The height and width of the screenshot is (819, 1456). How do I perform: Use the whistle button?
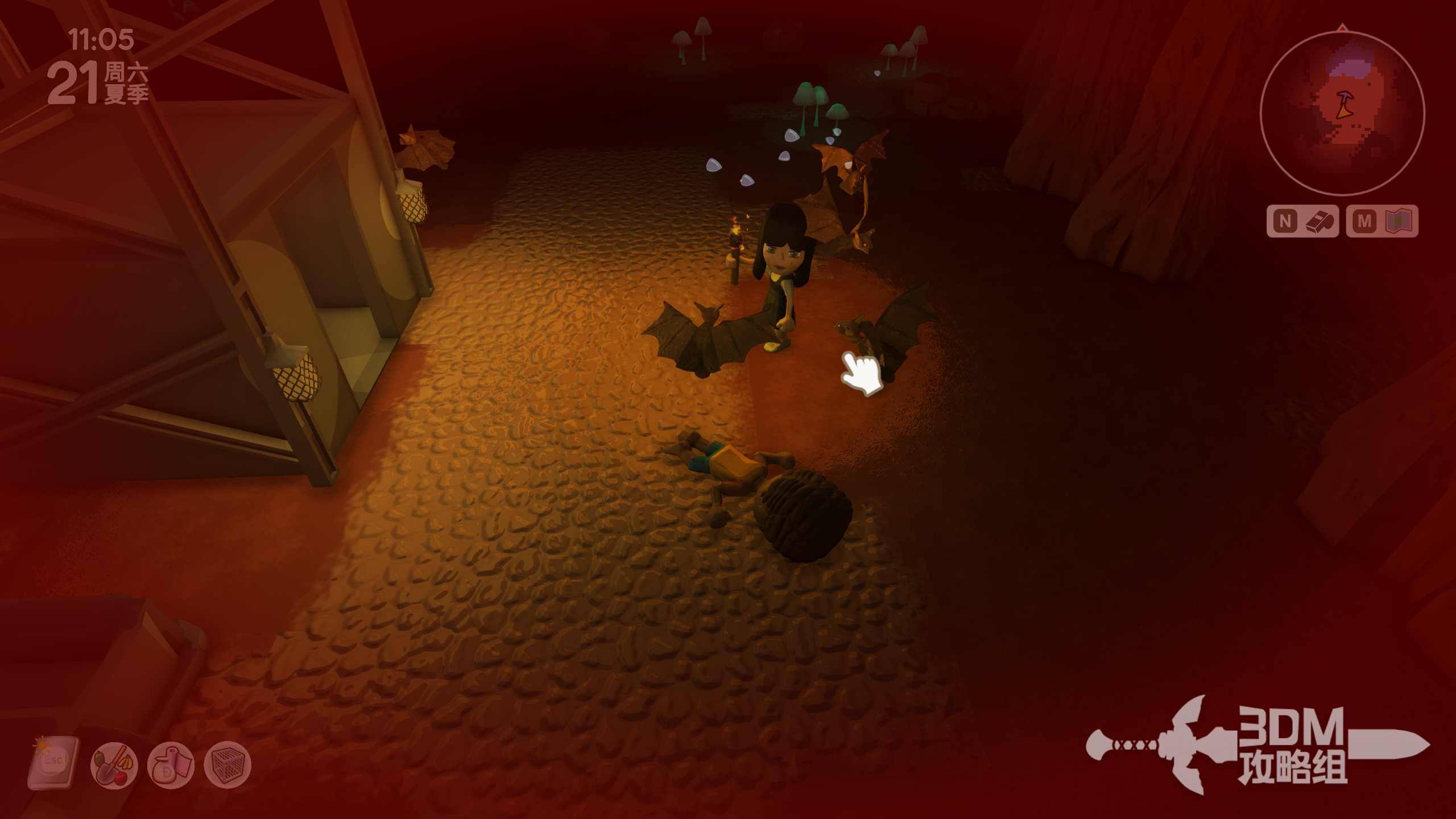(1302, 221)
